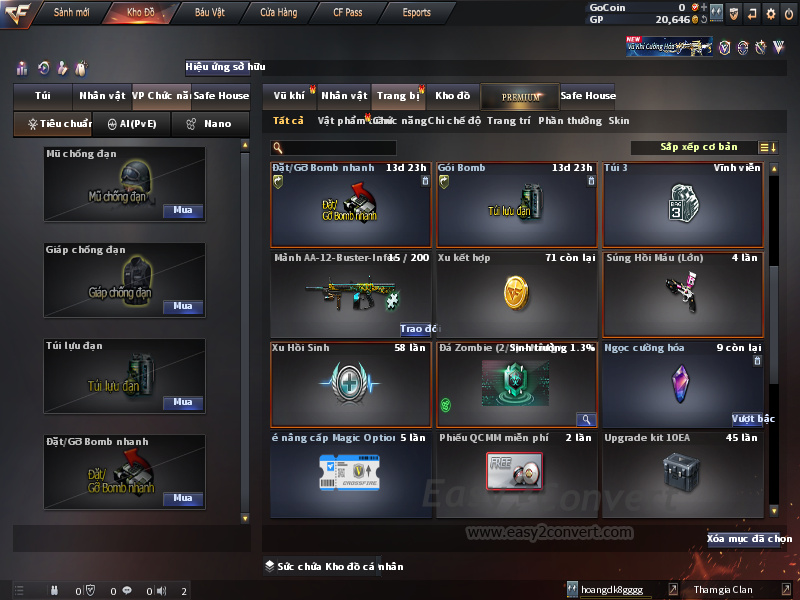The height and width of the screenshot is (600, 800).
Task: Filter items by Skin
Action: click(619, 121)
